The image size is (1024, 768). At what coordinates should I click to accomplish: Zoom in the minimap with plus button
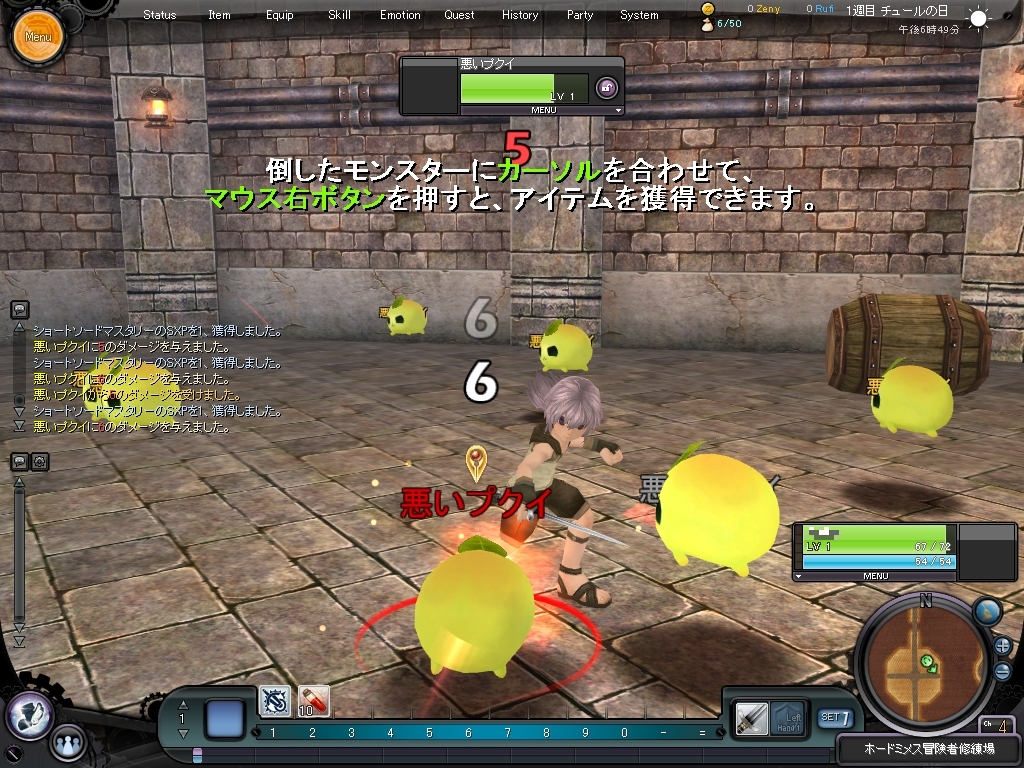[x=1002, y=645]
